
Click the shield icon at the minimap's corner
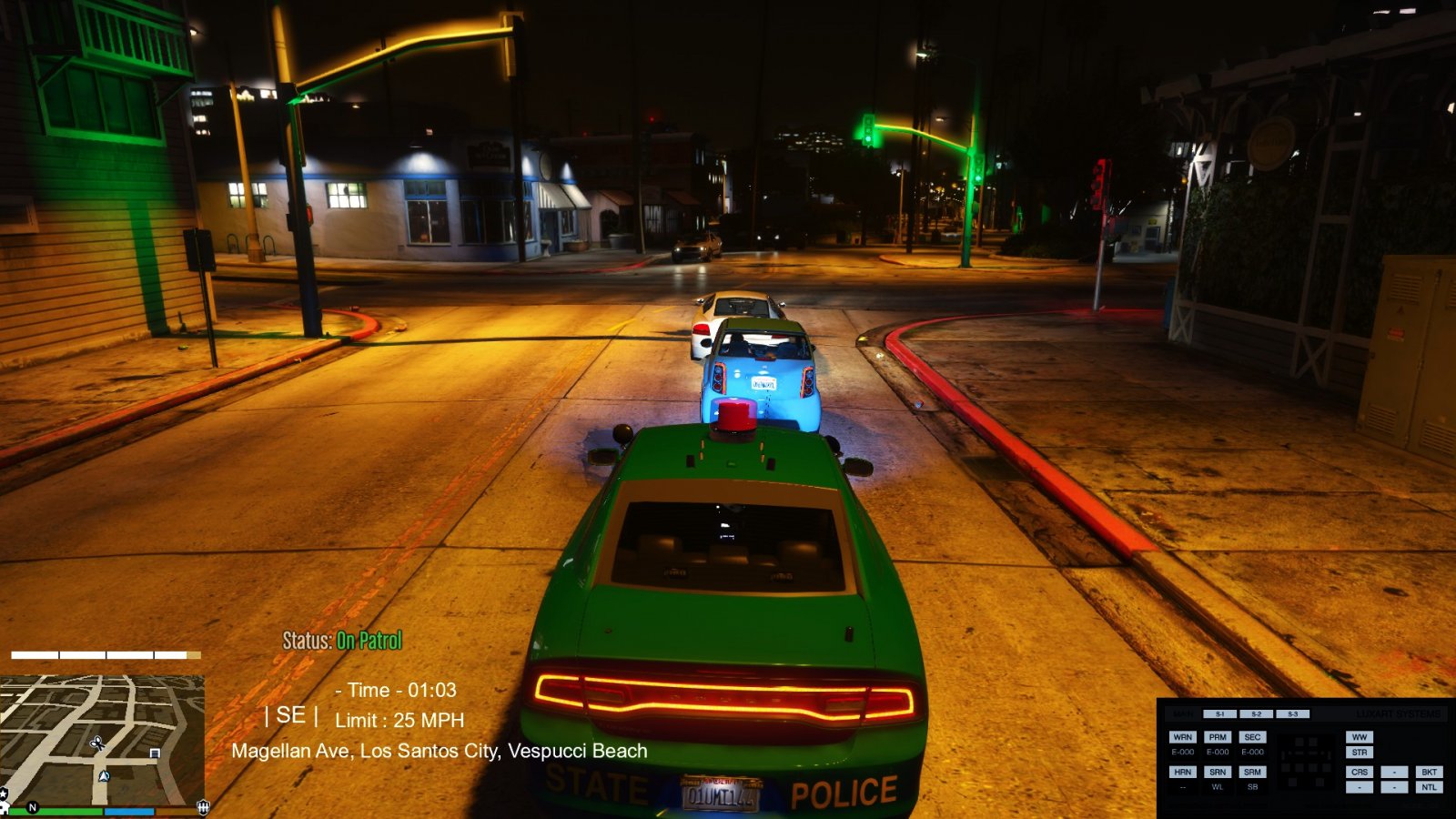203,806
